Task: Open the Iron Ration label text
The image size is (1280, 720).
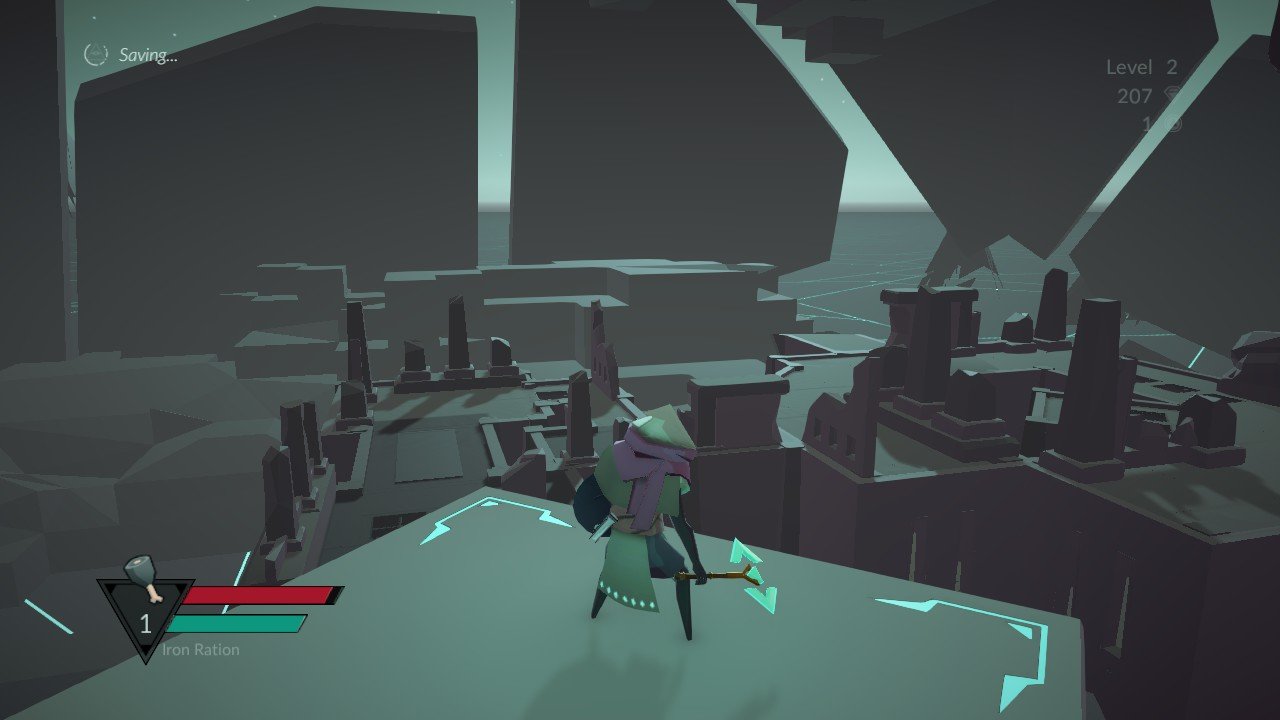Action: [200, 650]
